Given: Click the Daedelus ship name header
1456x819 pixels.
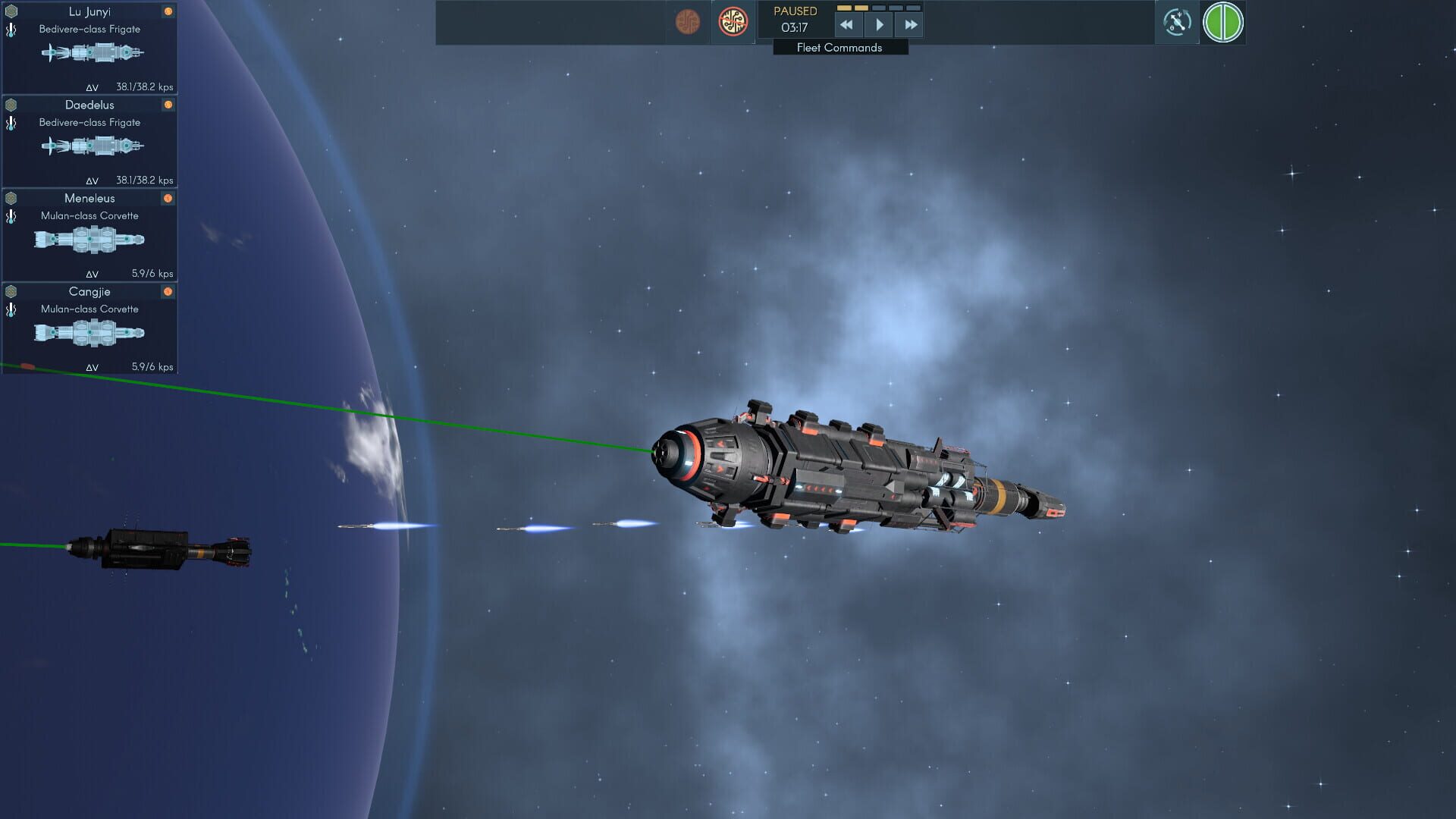Looking at the screenshot, I should [x=89, y=105].
